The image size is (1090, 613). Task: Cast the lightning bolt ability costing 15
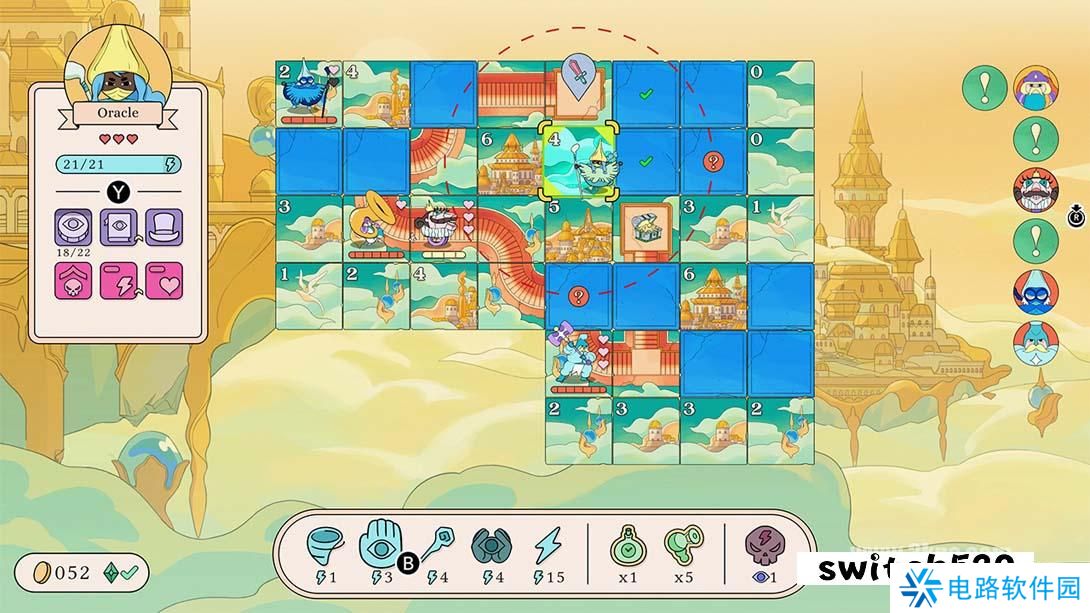(x=549, y=544)
